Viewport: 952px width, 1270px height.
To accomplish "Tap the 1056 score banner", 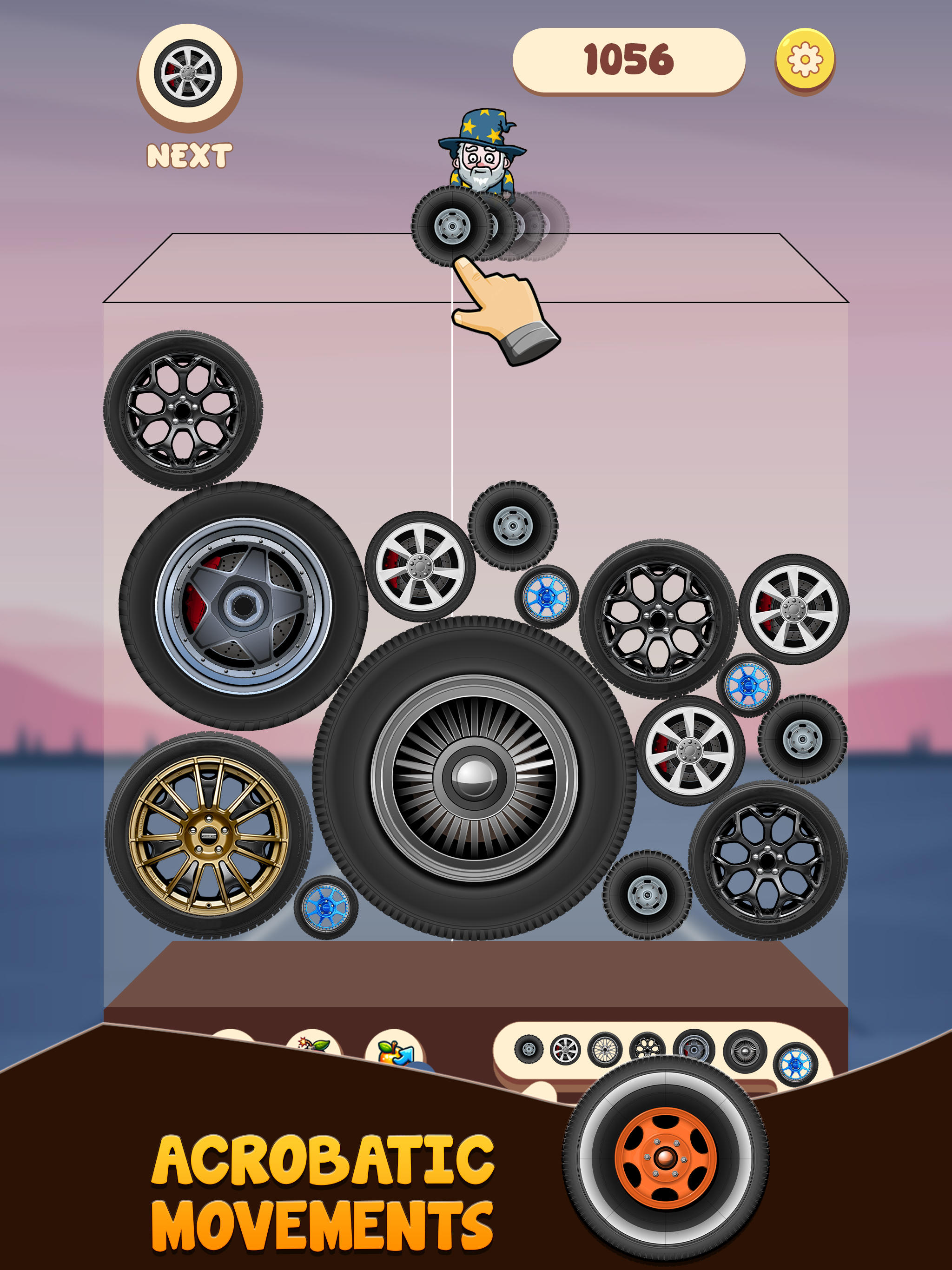I will (628, 58).
